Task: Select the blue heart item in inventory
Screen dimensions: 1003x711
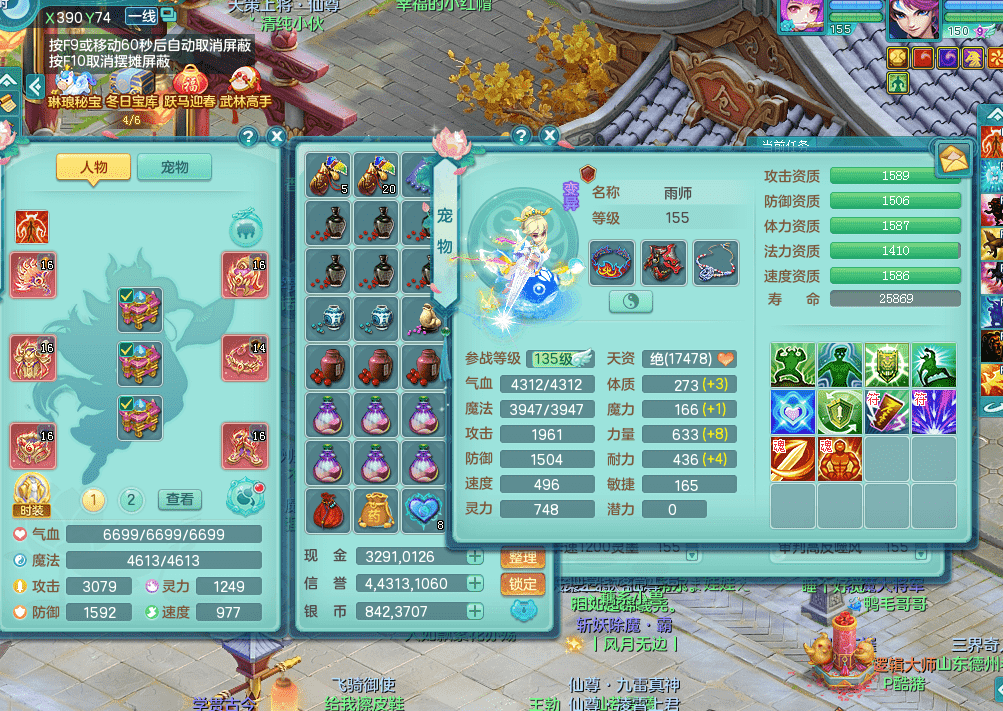Action: pos(424,510)
